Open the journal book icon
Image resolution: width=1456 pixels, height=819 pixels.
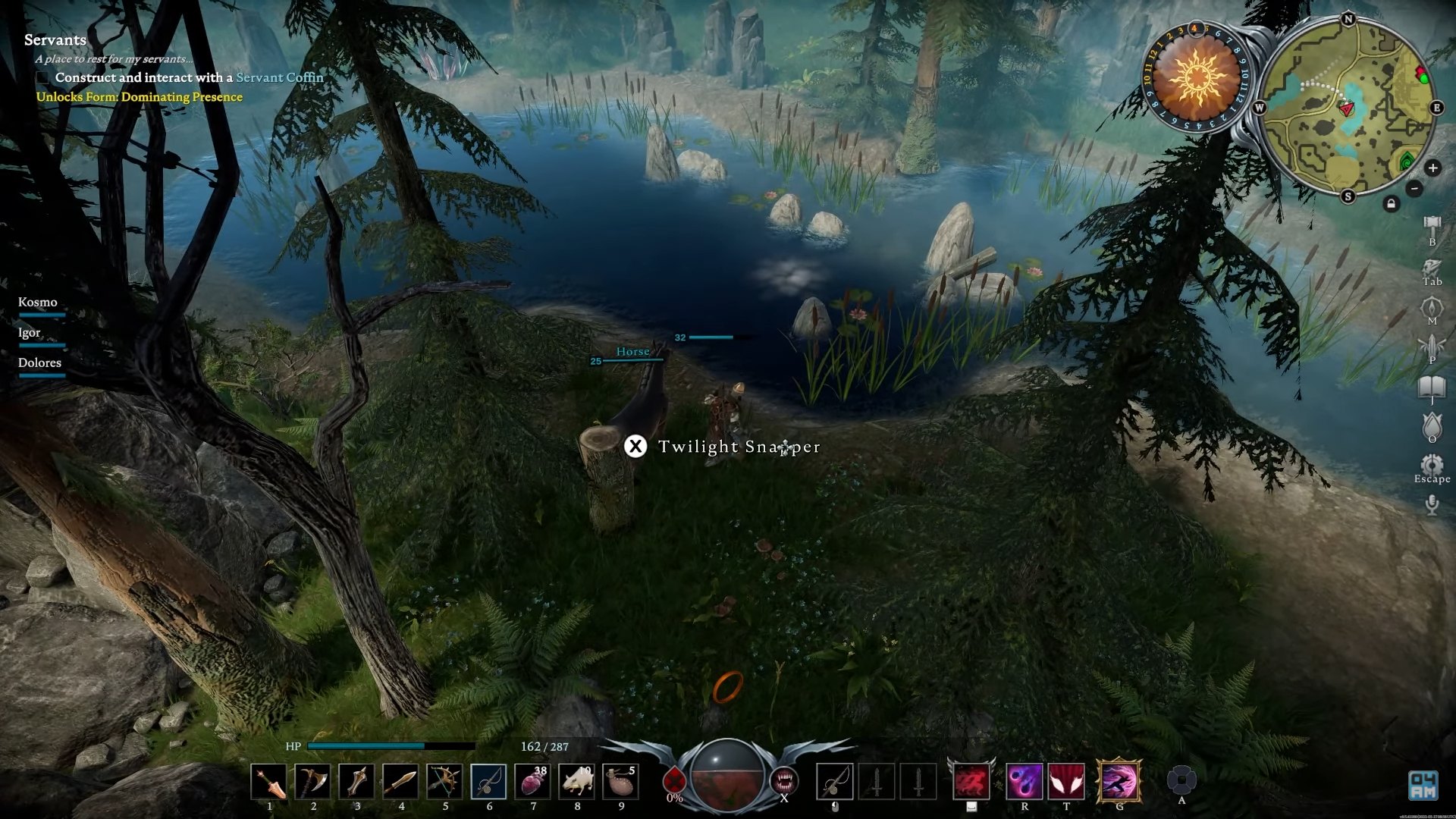click(x=1432, y=387)
